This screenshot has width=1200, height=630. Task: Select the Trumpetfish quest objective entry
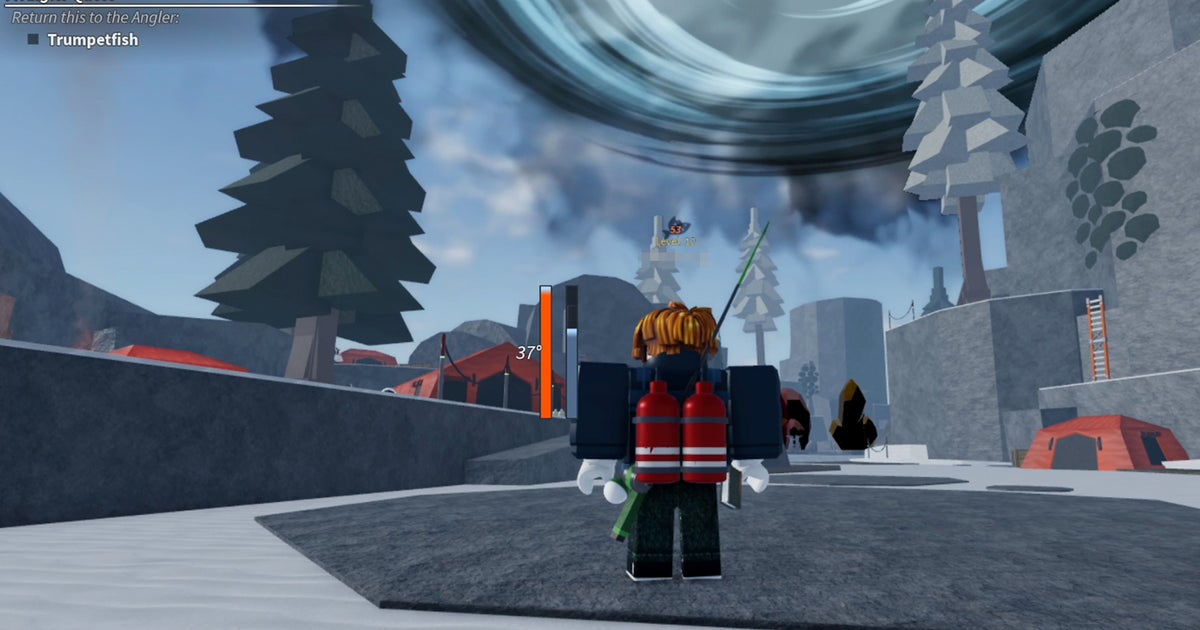(92, 40)
